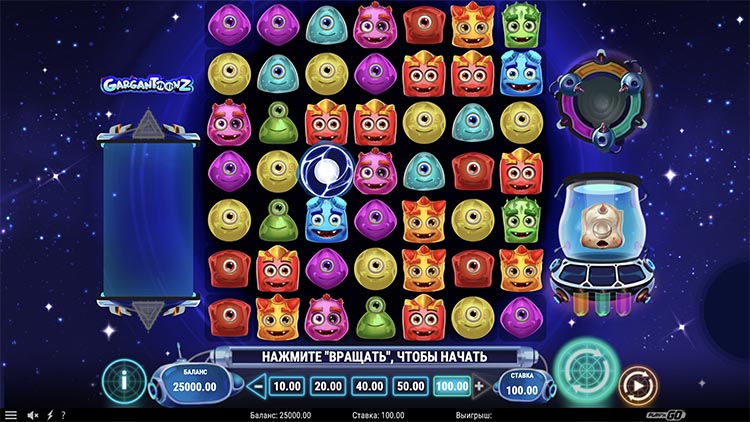Open the hamburger menu in the bottom bar
750x422 pixels.
coord(11,414)
